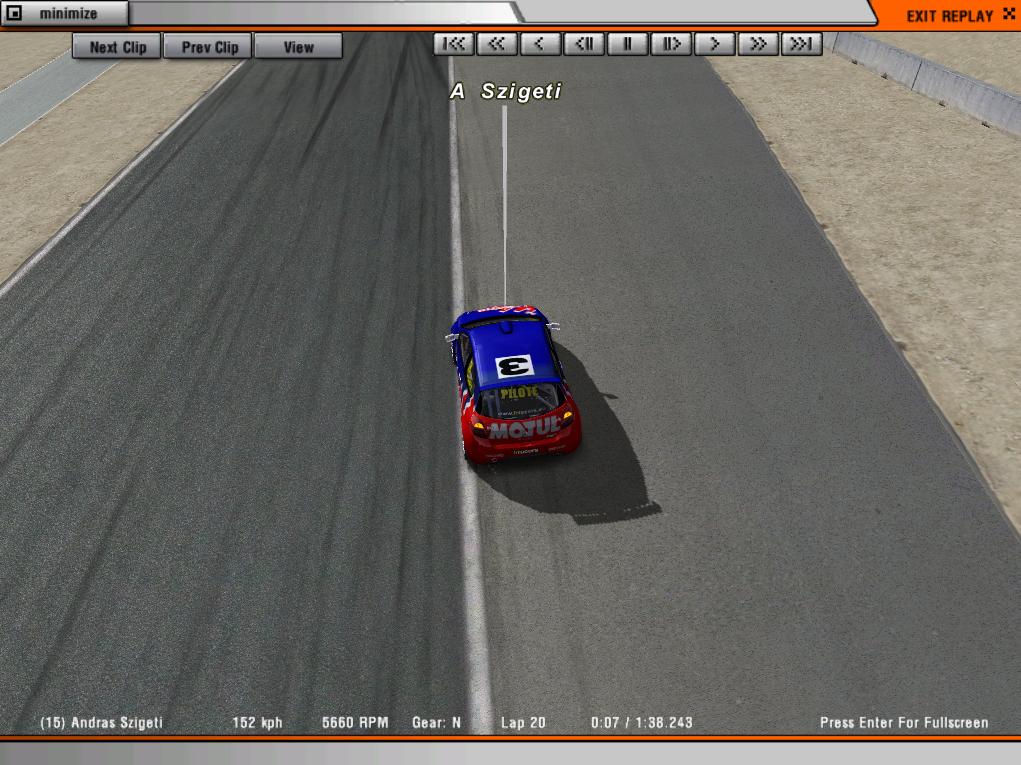This screenshot has height=765, width=1021.
Task: Exit the replay
Action: 949,16
